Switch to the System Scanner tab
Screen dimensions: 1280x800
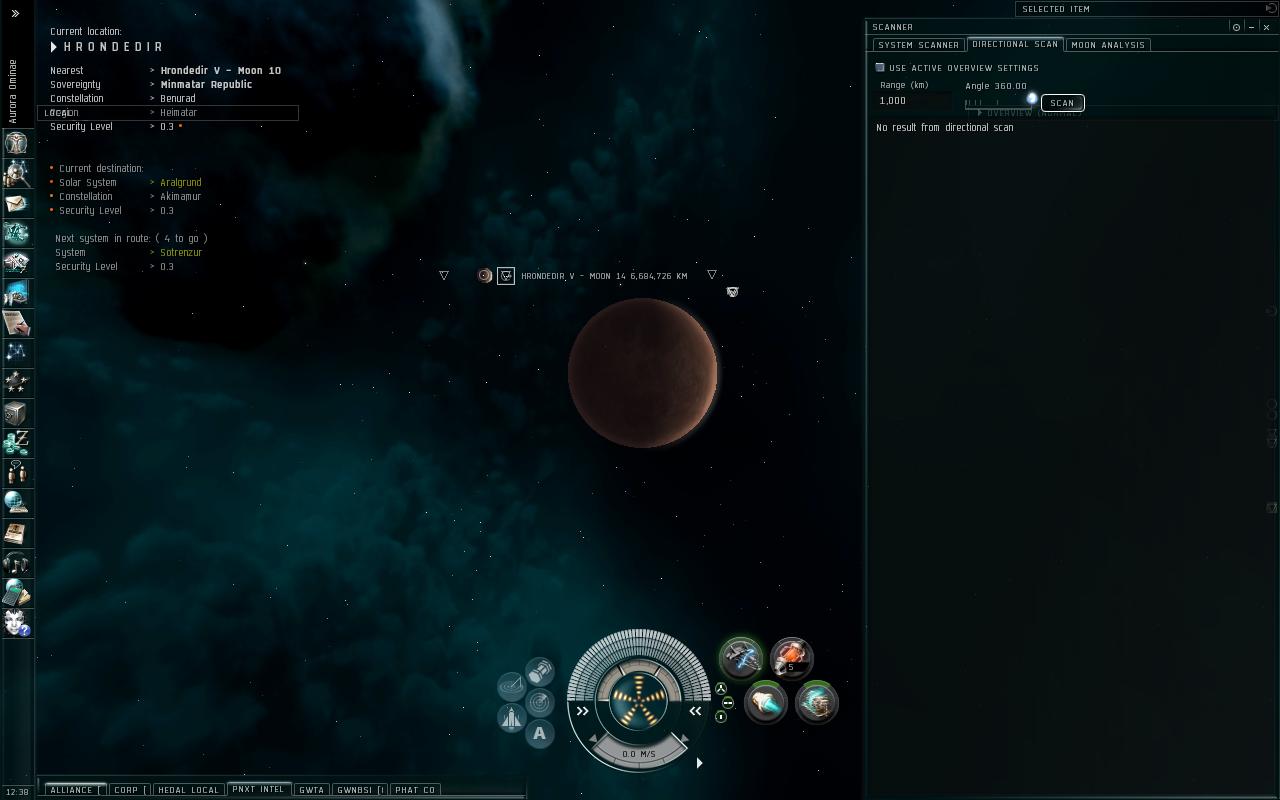[x=918, y=45]
